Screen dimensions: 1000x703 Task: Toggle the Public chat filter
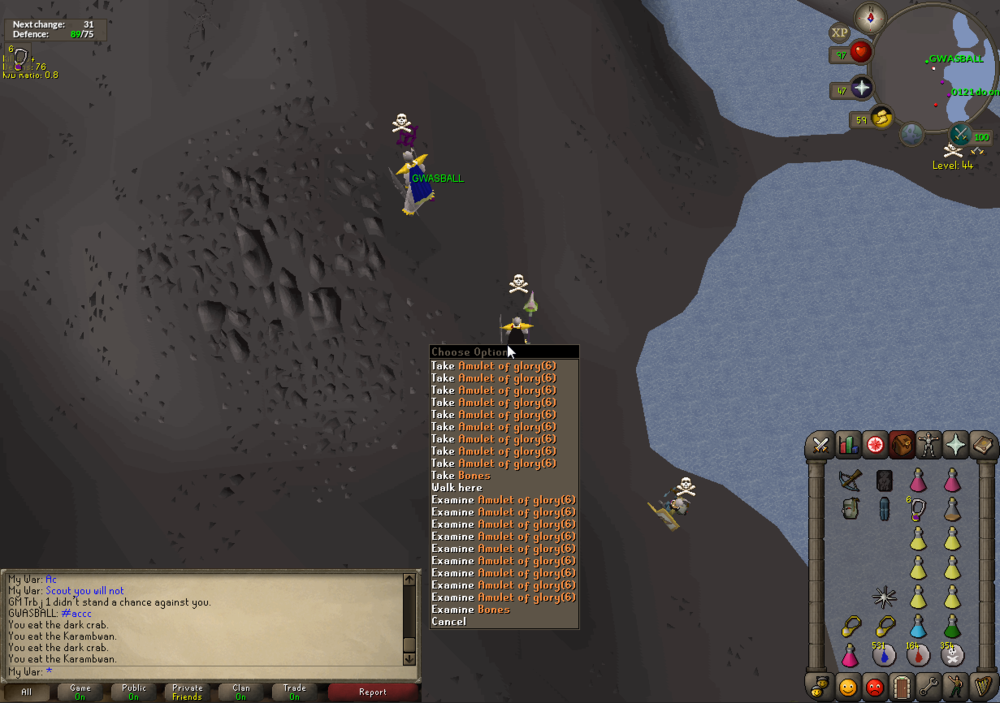click(x=134, y=691)
